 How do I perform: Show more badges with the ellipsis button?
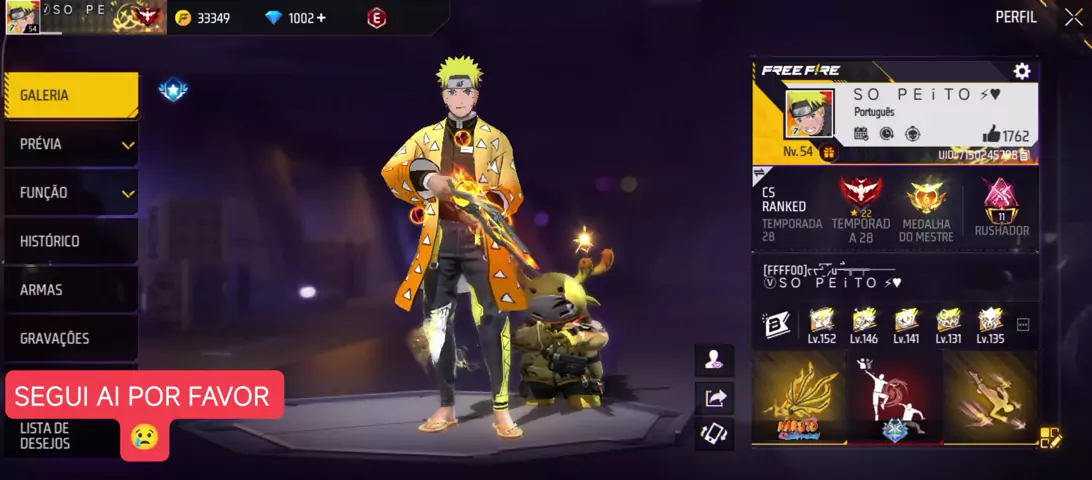pos(1023,325)
